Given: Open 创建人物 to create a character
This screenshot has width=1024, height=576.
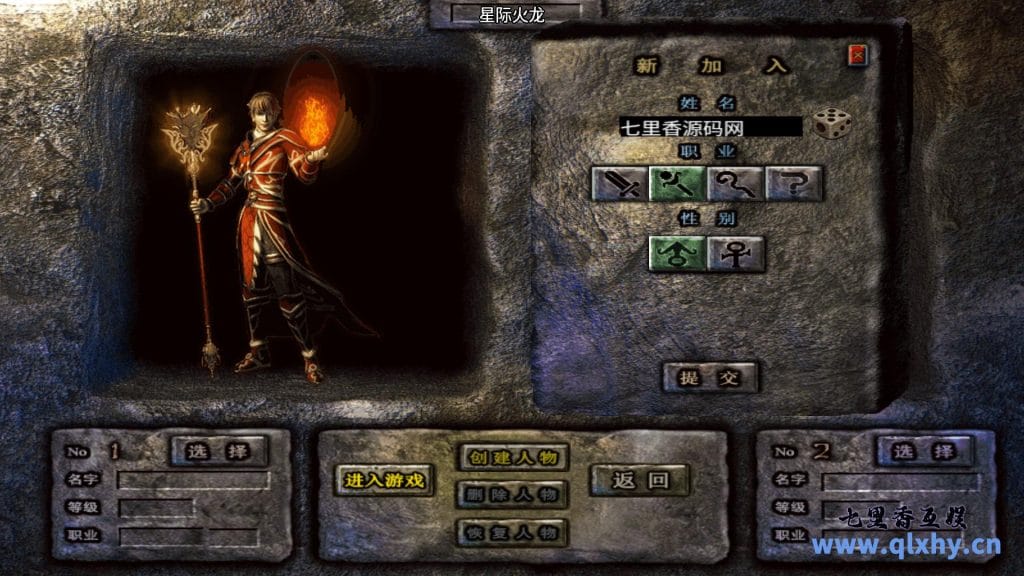Looking at the screenshot, I should [x=513, y=457].
